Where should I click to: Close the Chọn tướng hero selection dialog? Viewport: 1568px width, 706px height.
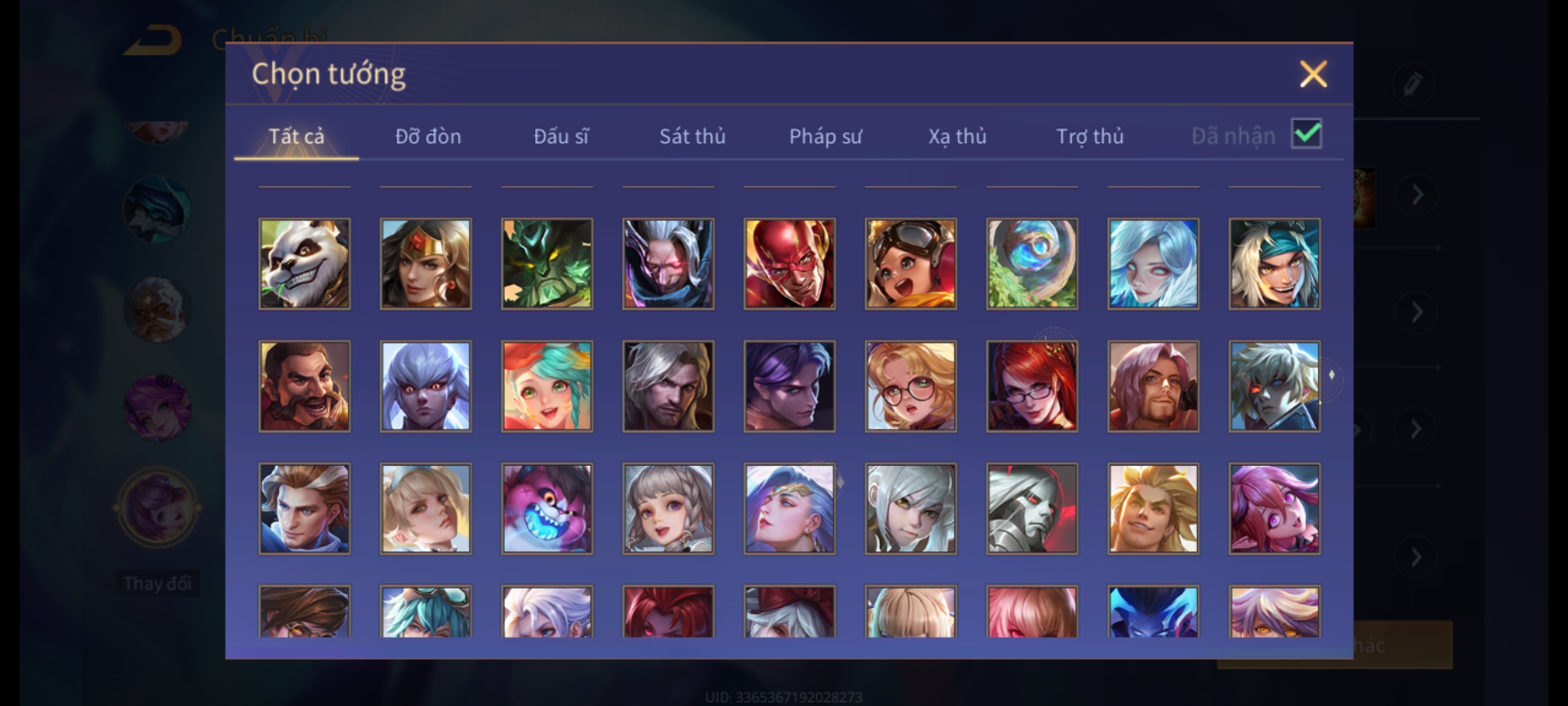1313,74
